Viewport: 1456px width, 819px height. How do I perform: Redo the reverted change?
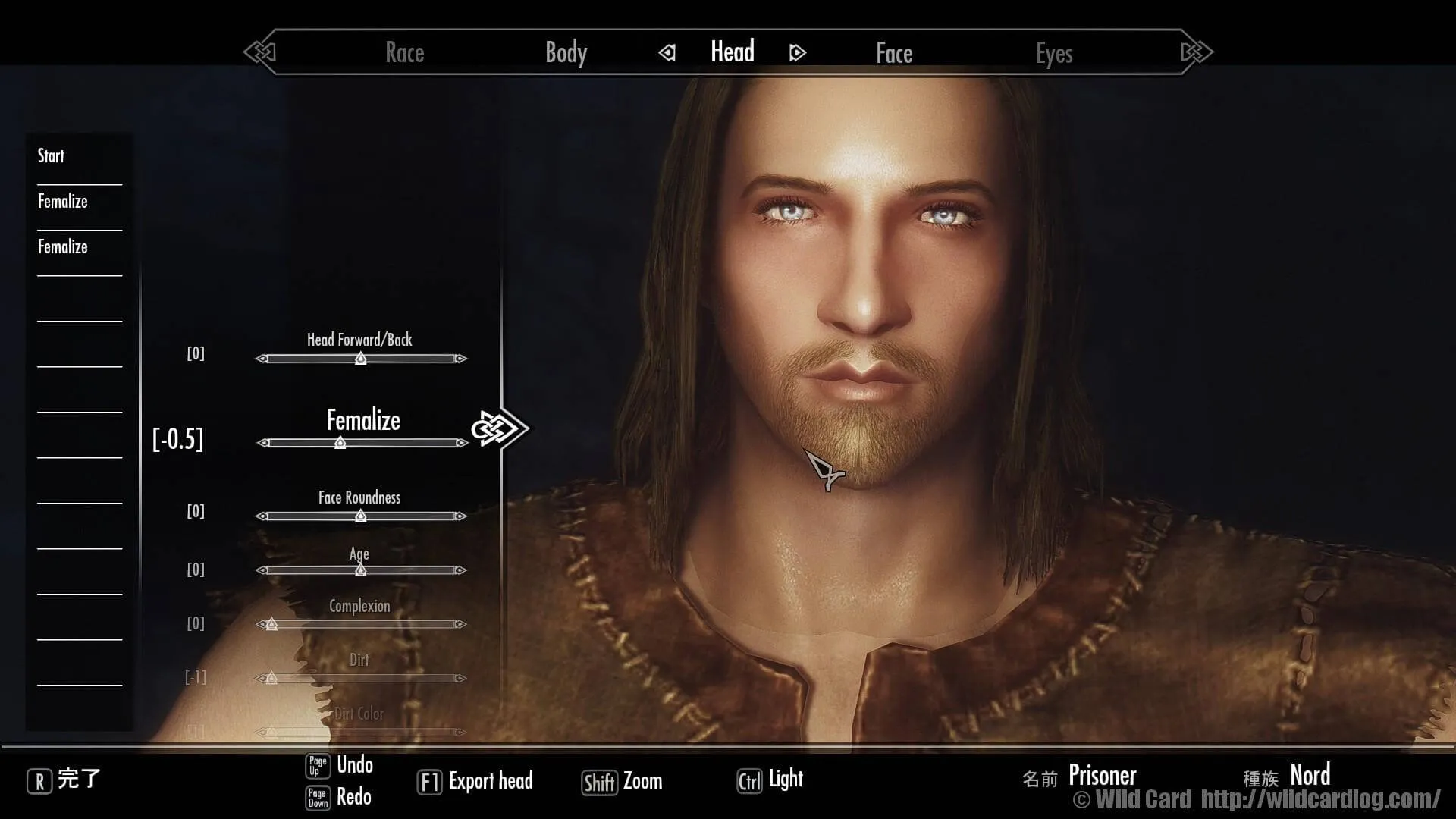(x=353, y=796)
